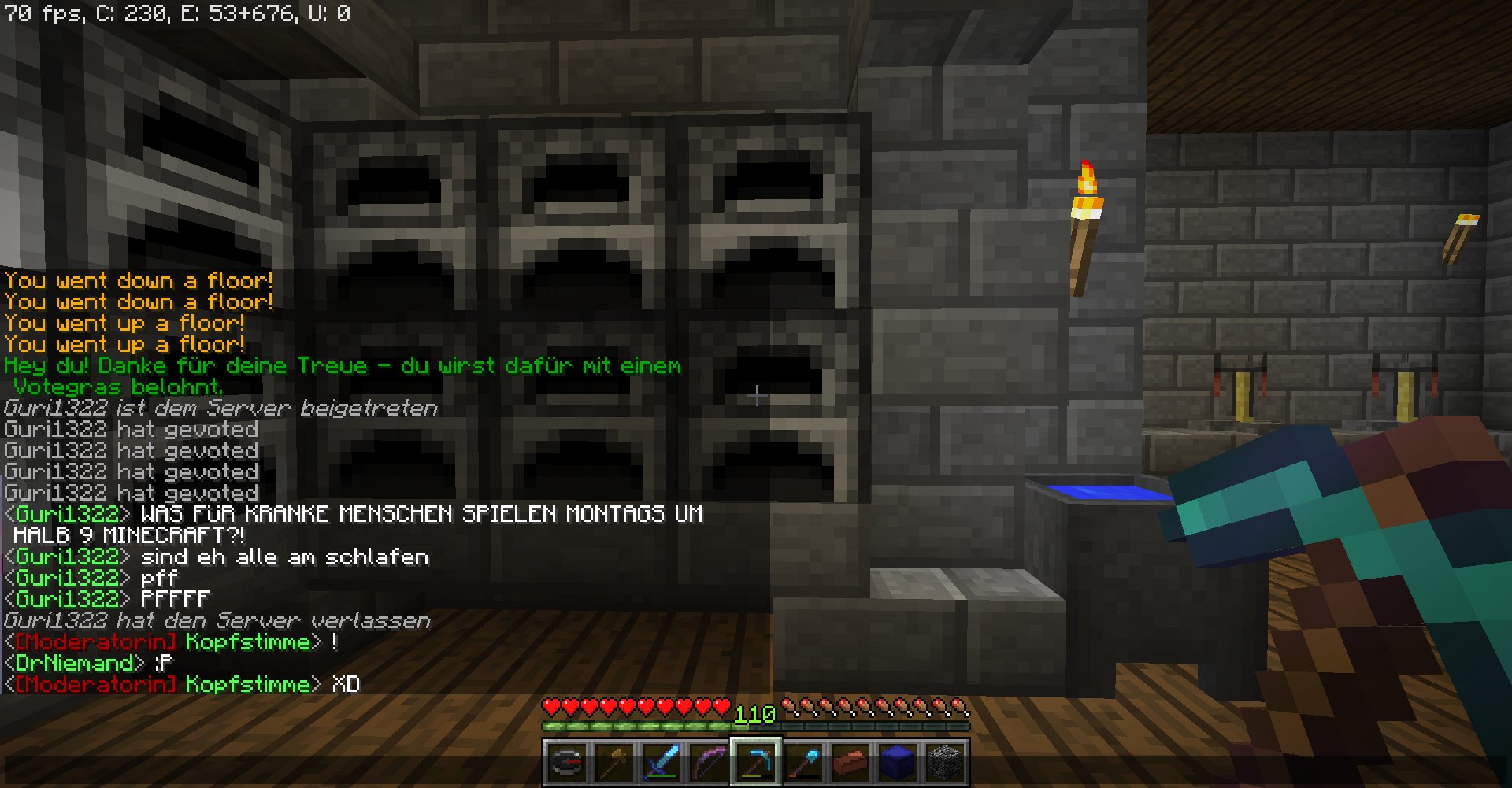Select the compass hotbar slot
The height and width of the screenshot is (788, 1512).
coord(566,762)
